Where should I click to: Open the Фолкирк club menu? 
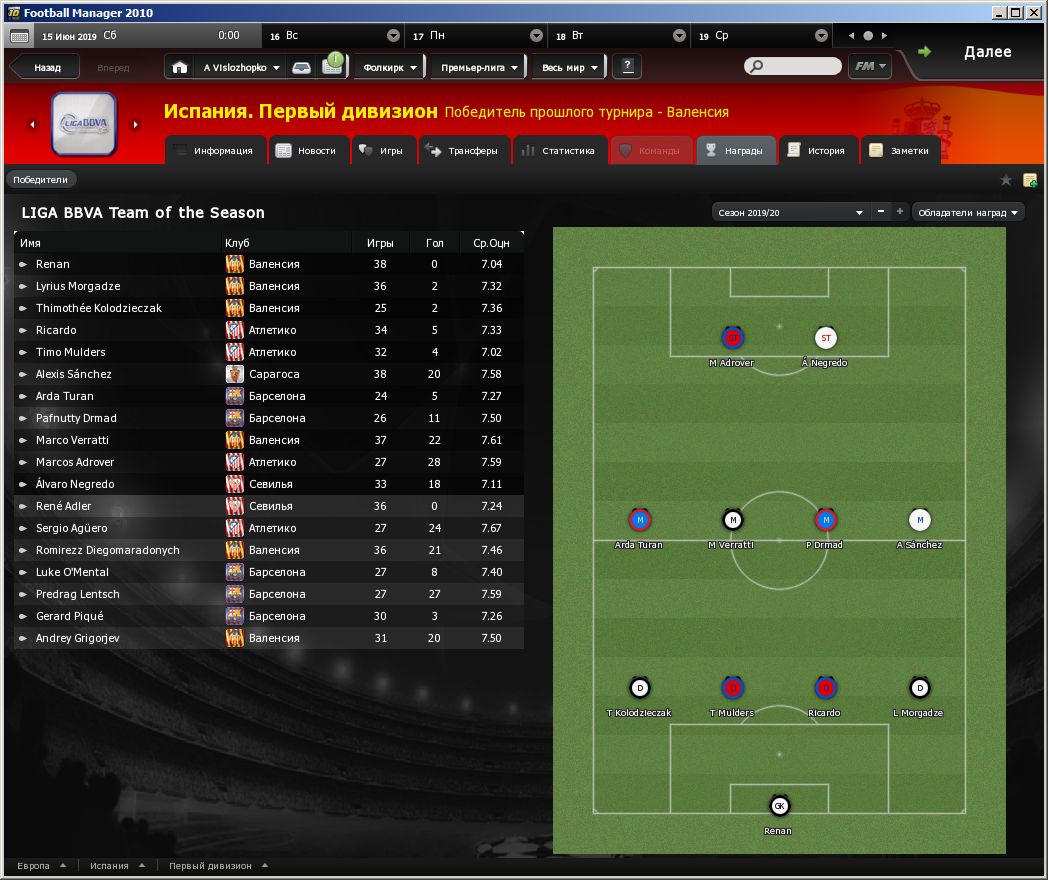tap(391, 68)
